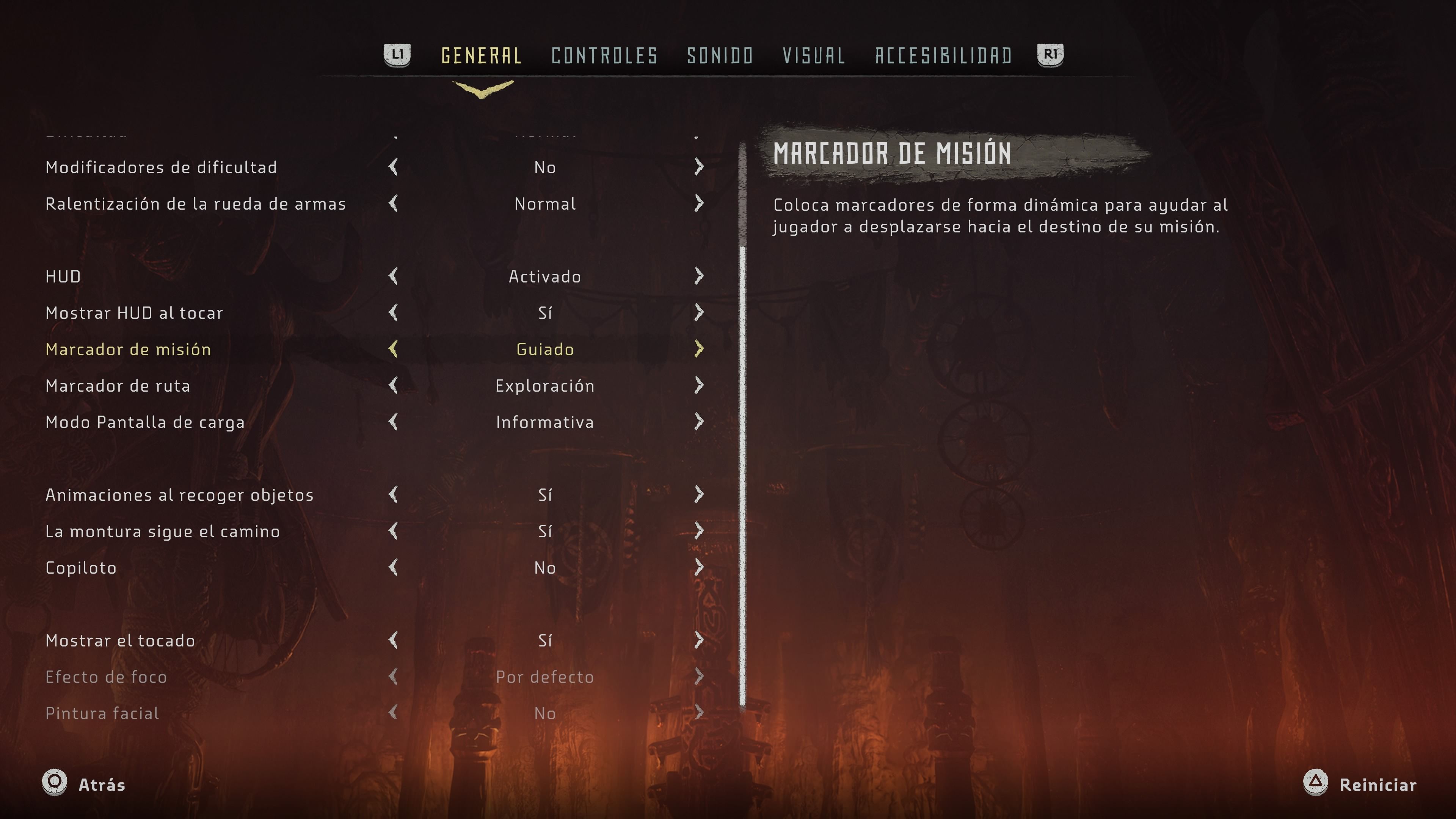Go to the Accesibilidad tab
This screenshot has height=819, width=1456.
click(x=943, y=55)
